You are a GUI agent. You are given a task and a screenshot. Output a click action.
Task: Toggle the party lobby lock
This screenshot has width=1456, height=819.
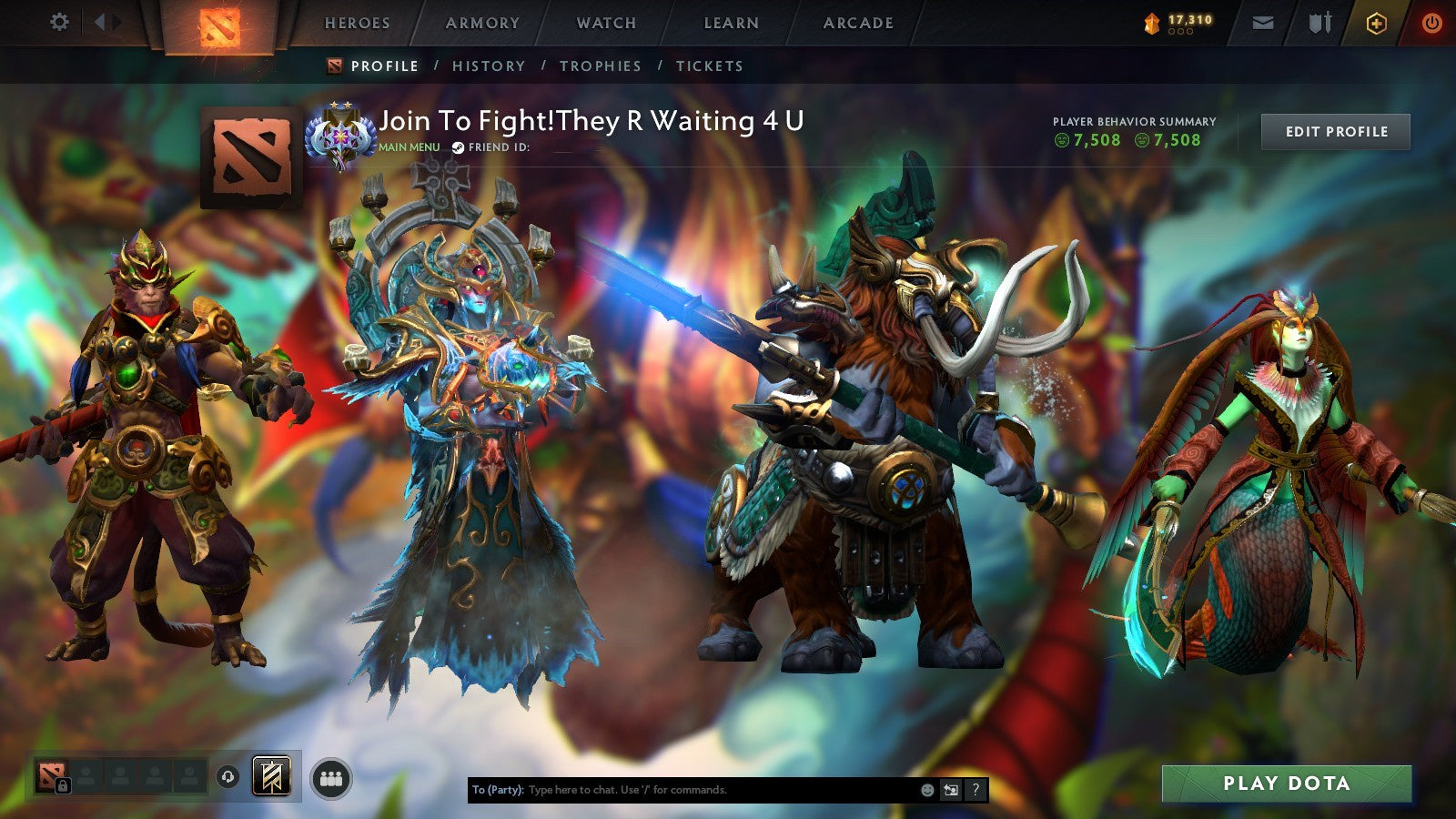(64, 786)
